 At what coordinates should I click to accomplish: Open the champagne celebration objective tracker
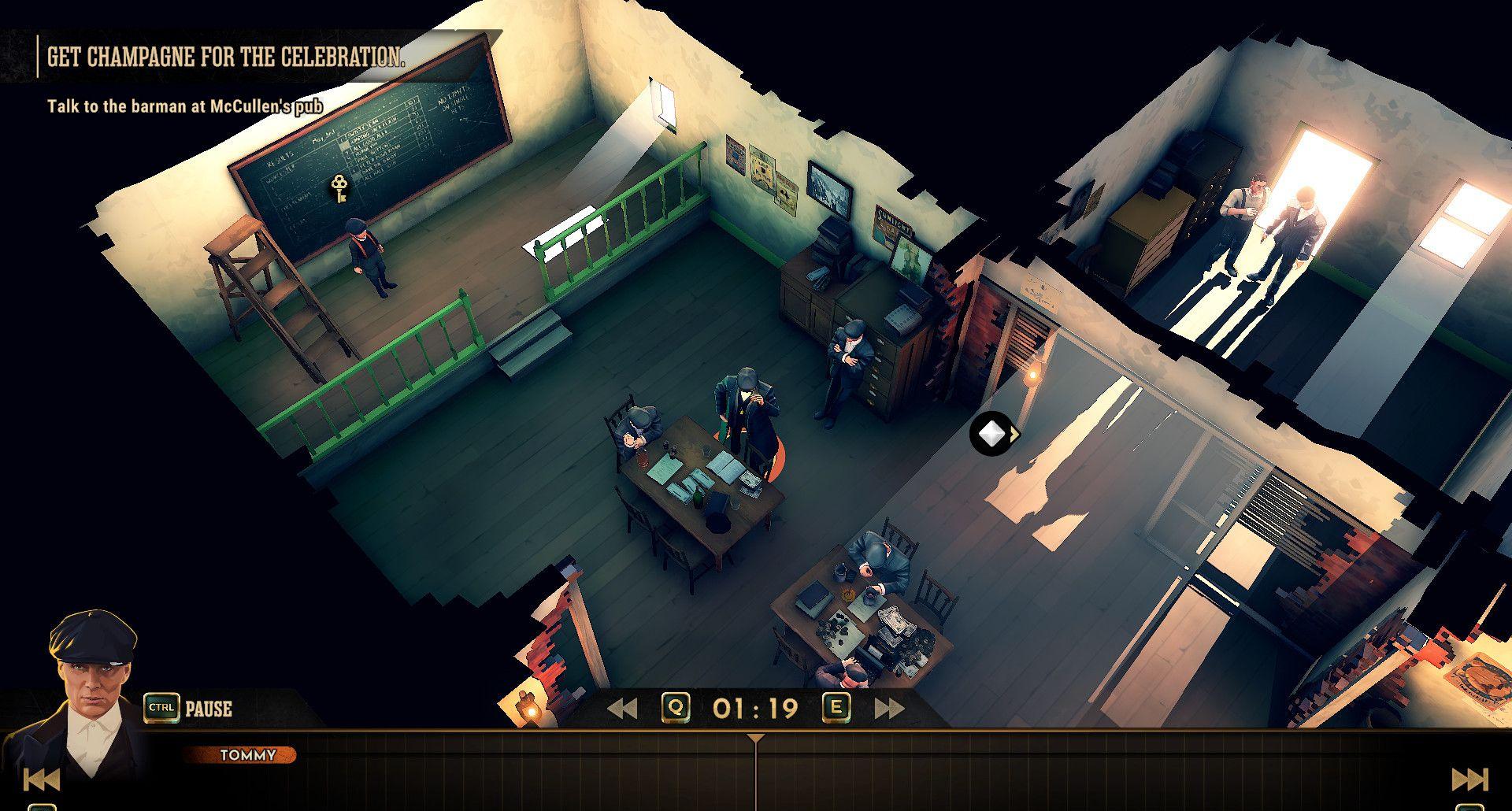[x=226, y=57]
